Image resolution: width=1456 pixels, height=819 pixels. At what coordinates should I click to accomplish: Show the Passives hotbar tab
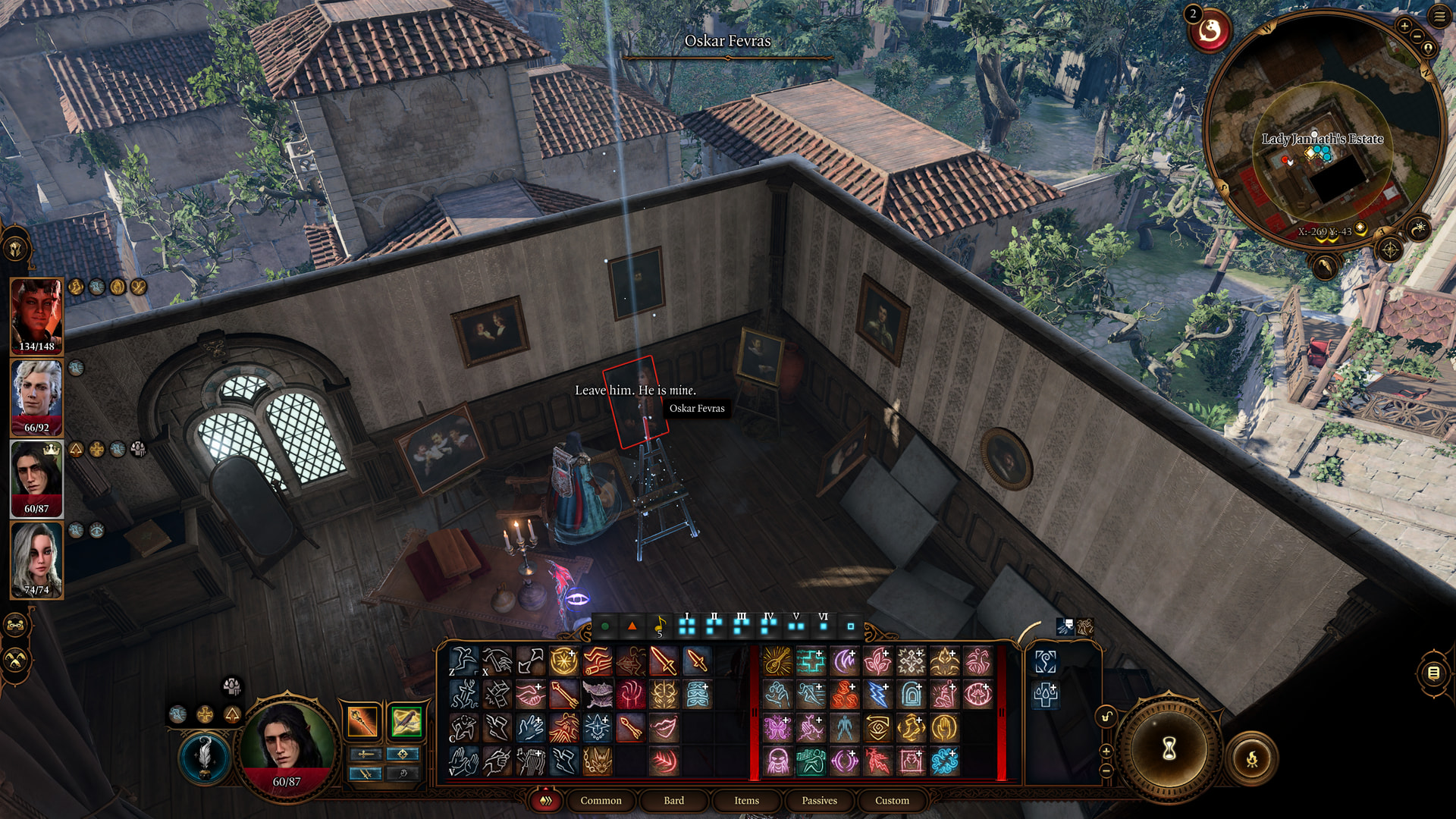point(819,800)
